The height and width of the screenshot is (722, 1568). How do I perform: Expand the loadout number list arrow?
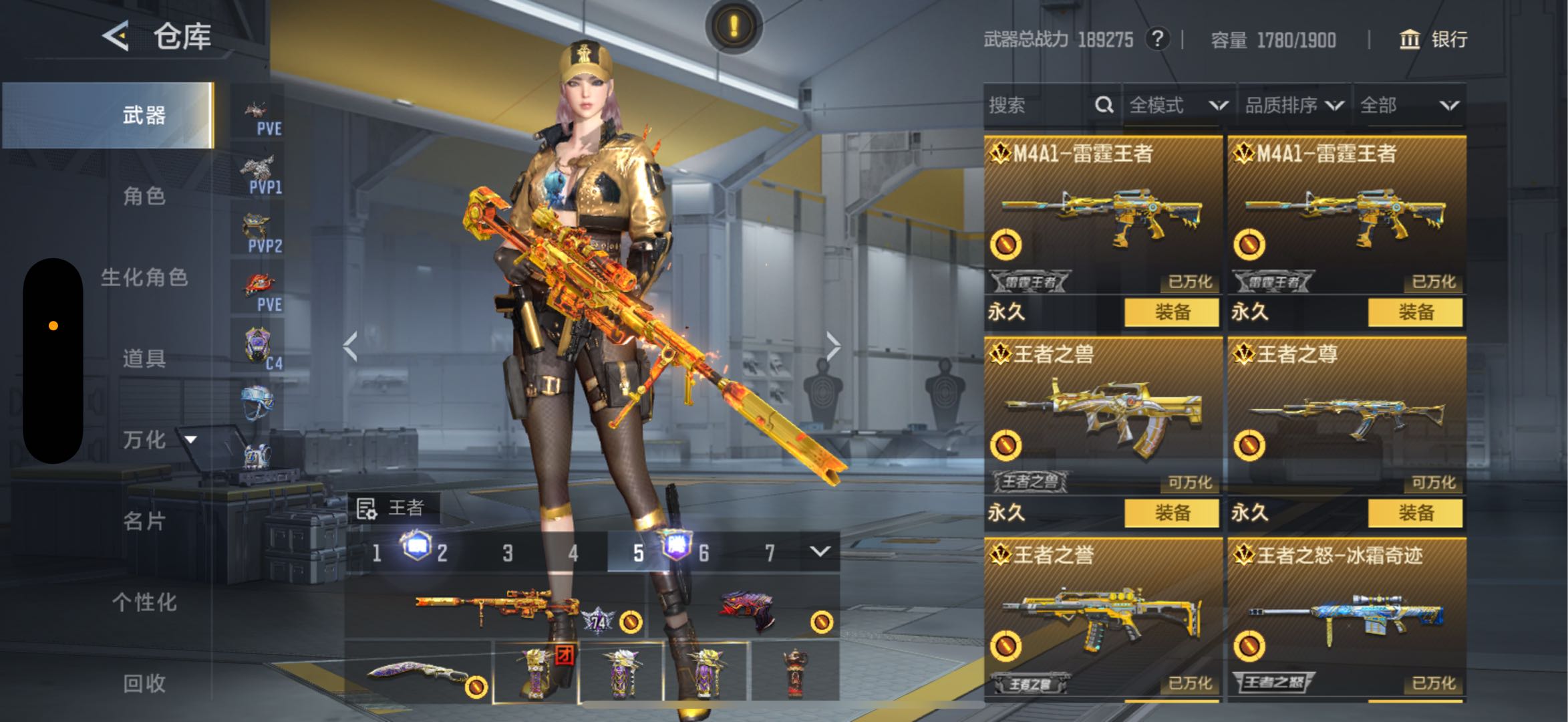click(x=820, y=552)
